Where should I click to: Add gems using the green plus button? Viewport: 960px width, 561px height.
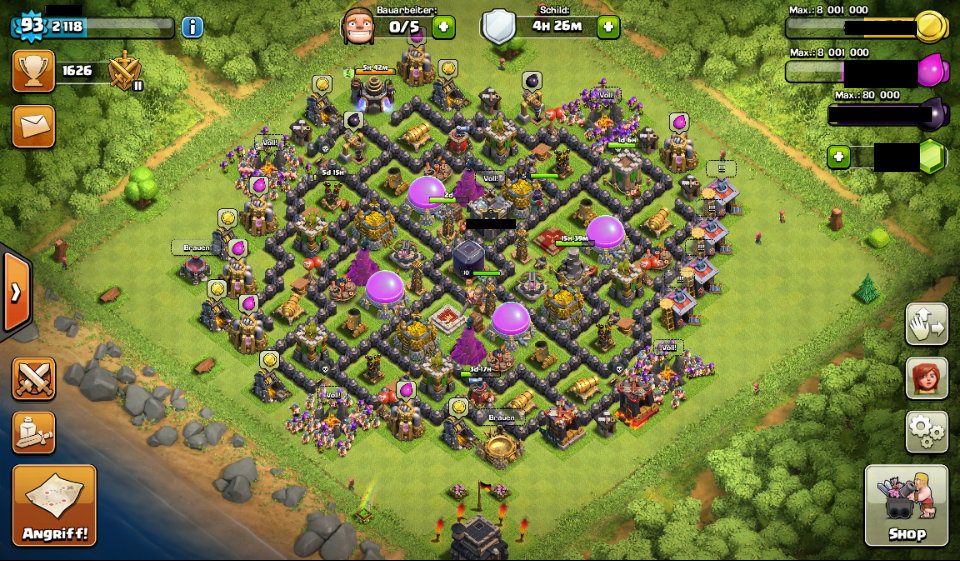[838, 157]
